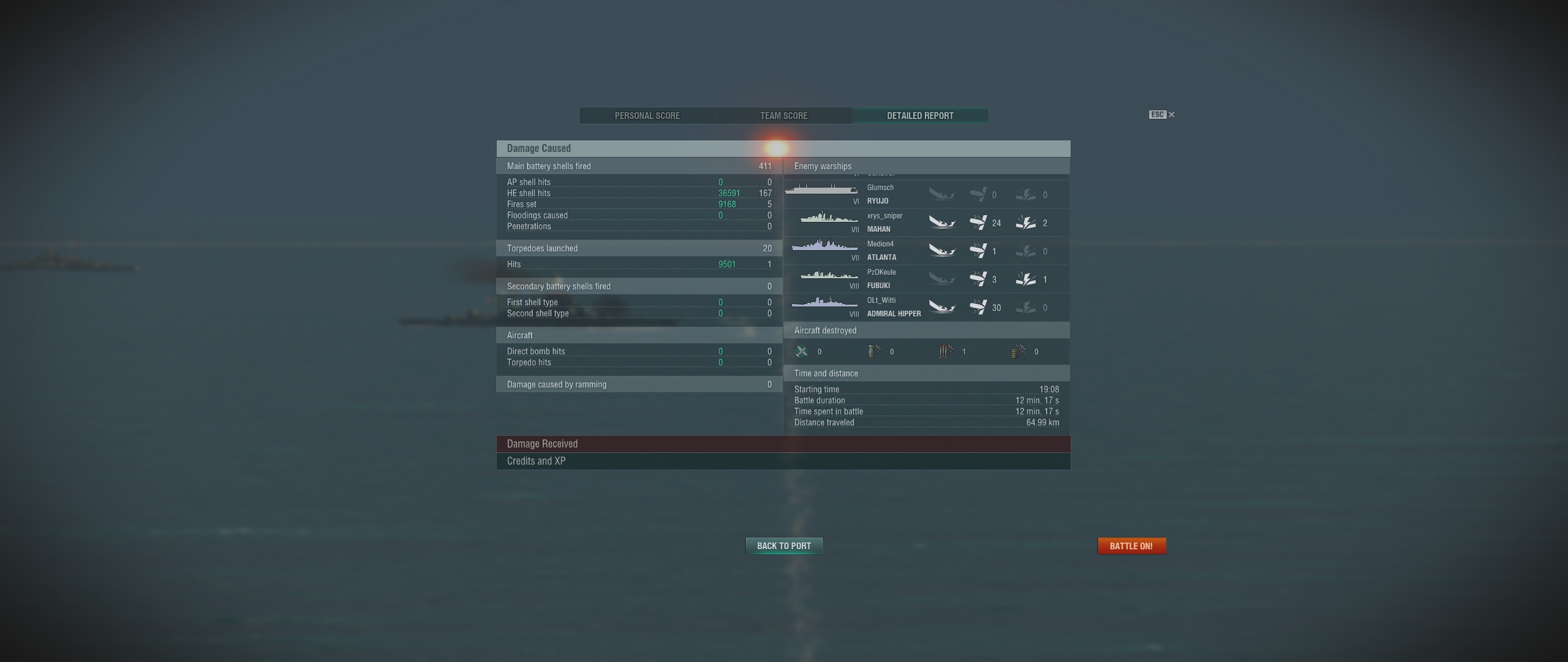Select the xrys_sniper Mahan enemy row
The height and width of the screenshot is (662, 1568).
click(926, 223)
